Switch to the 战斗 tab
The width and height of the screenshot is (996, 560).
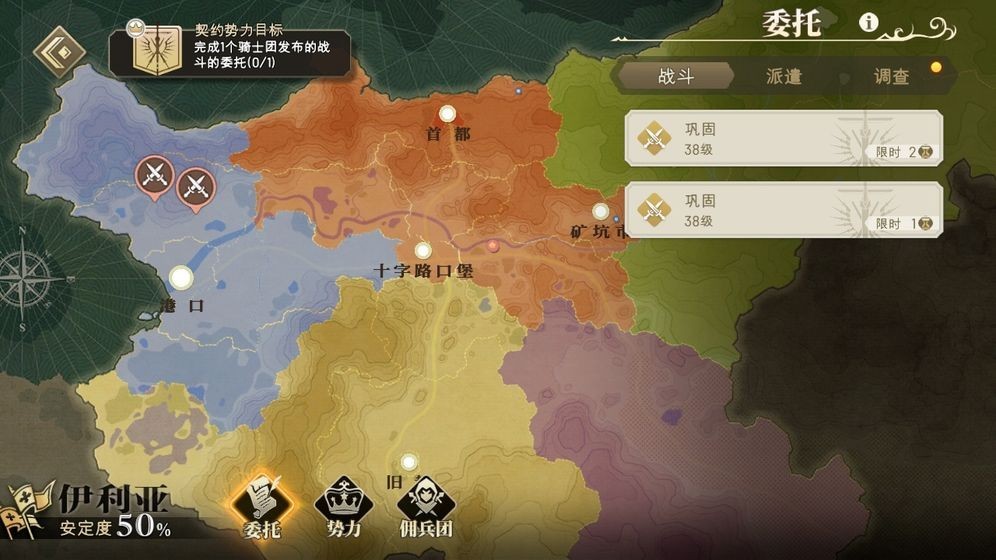pos(676,76)
